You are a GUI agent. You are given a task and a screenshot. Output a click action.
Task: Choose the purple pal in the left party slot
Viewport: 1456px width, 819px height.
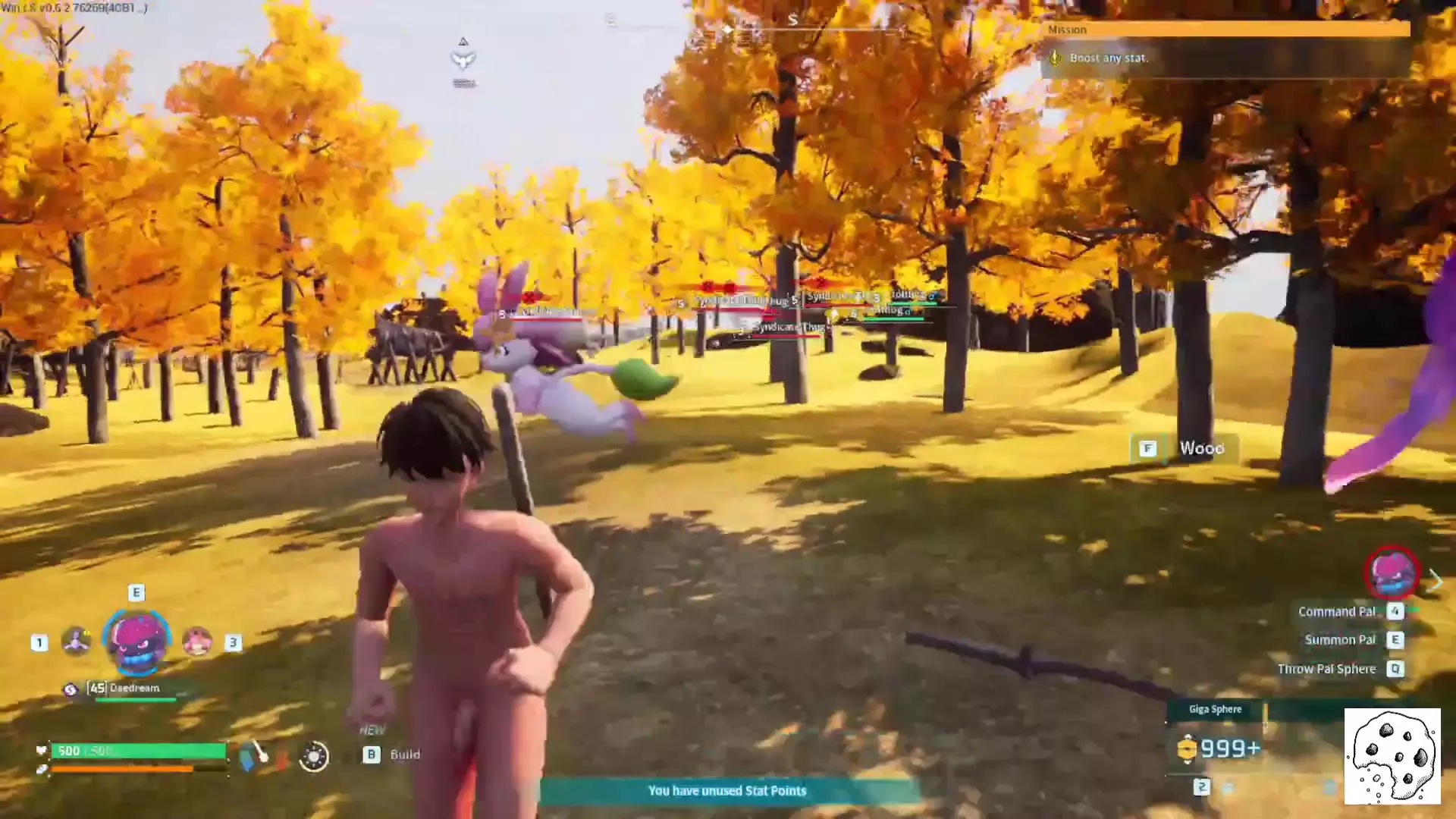[x=76, y=642]
